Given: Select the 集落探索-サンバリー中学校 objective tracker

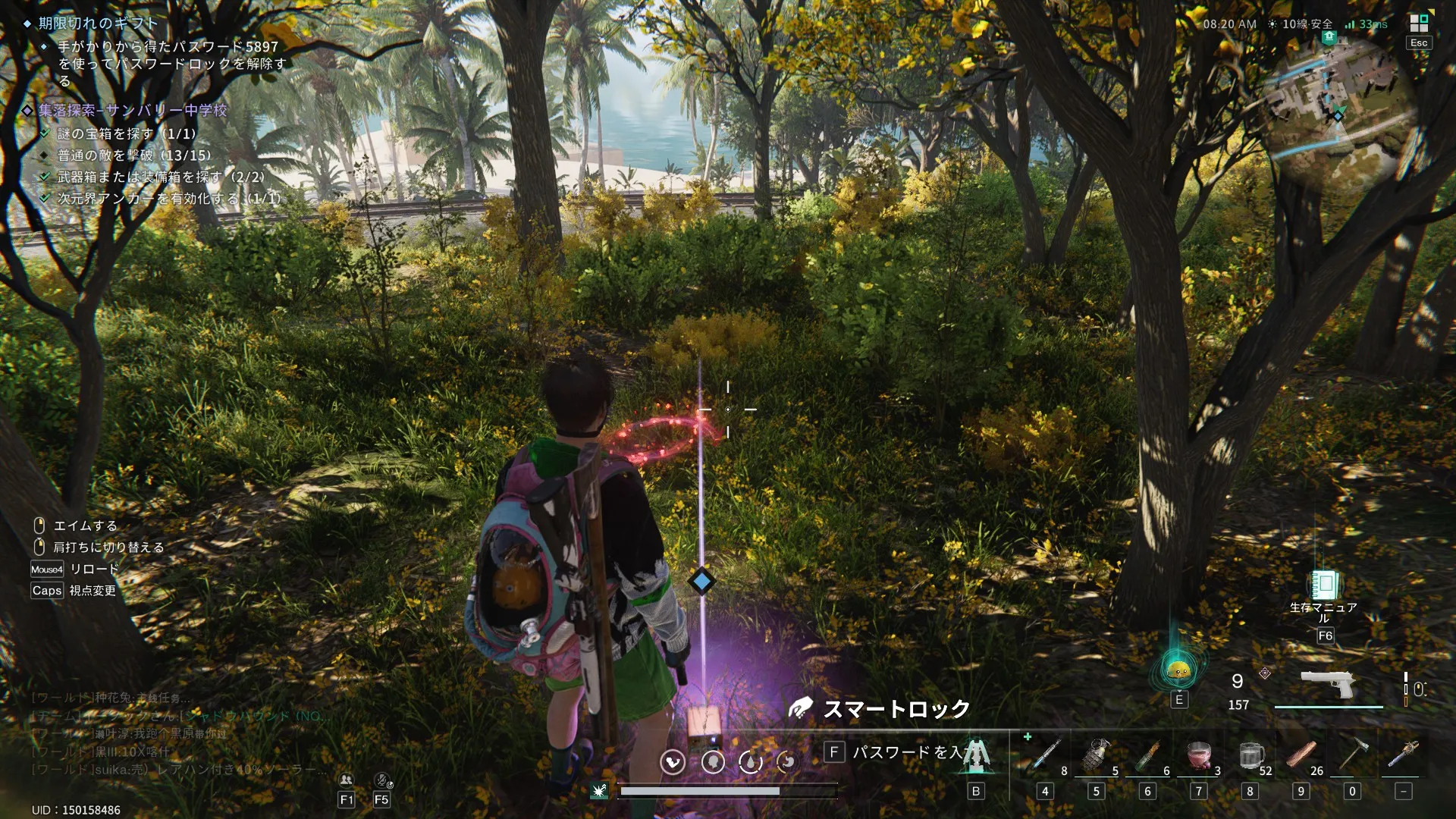Looking at the screenshot, I should pyautogui.click(x=133, y=111).
